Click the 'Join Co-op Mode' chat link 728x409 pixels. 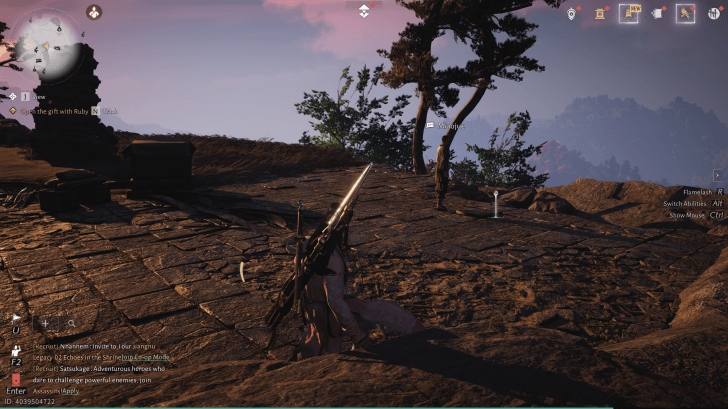click(145, 357)
